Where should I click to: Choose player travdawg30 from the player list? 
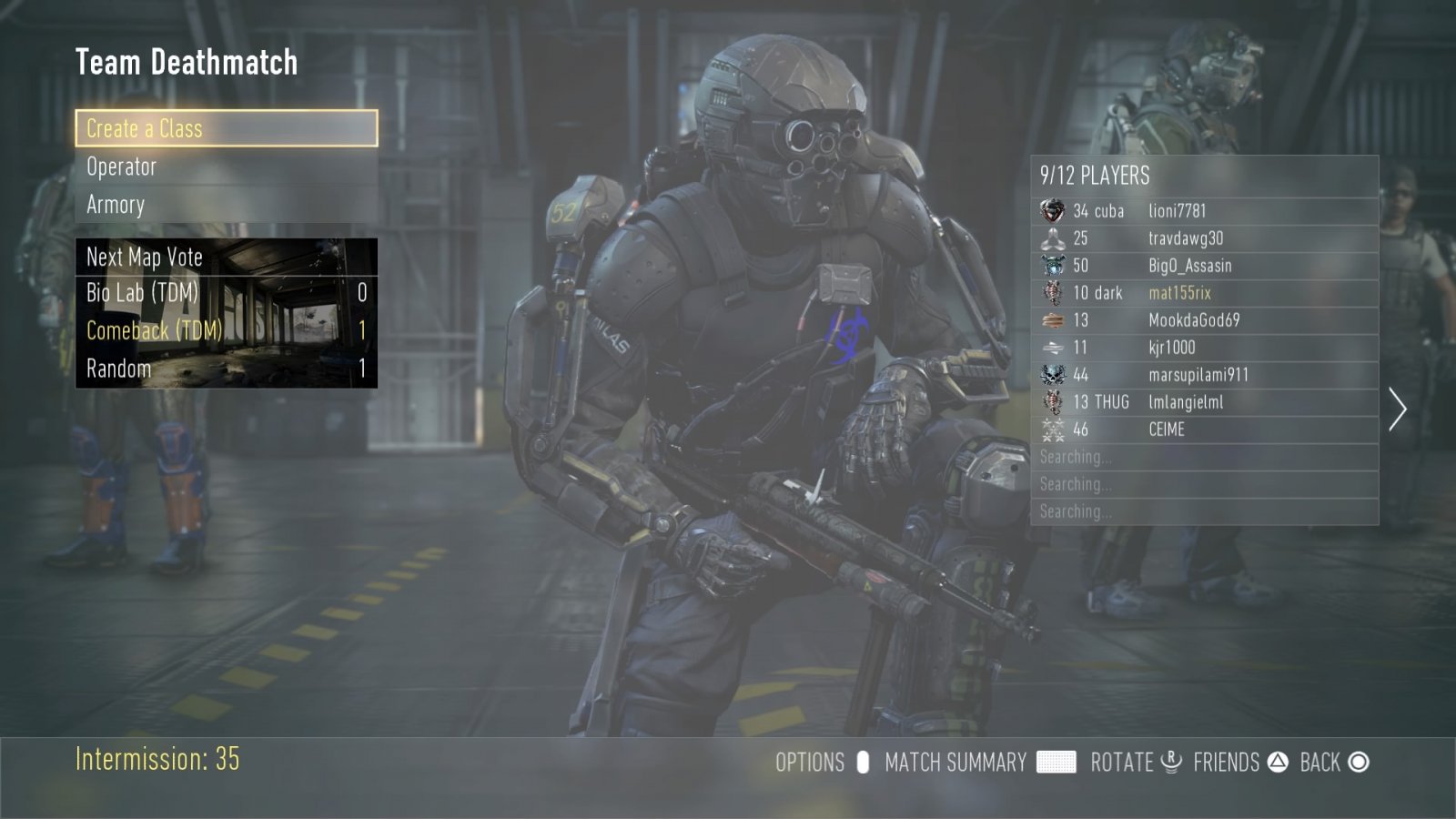click(1204, 238)
